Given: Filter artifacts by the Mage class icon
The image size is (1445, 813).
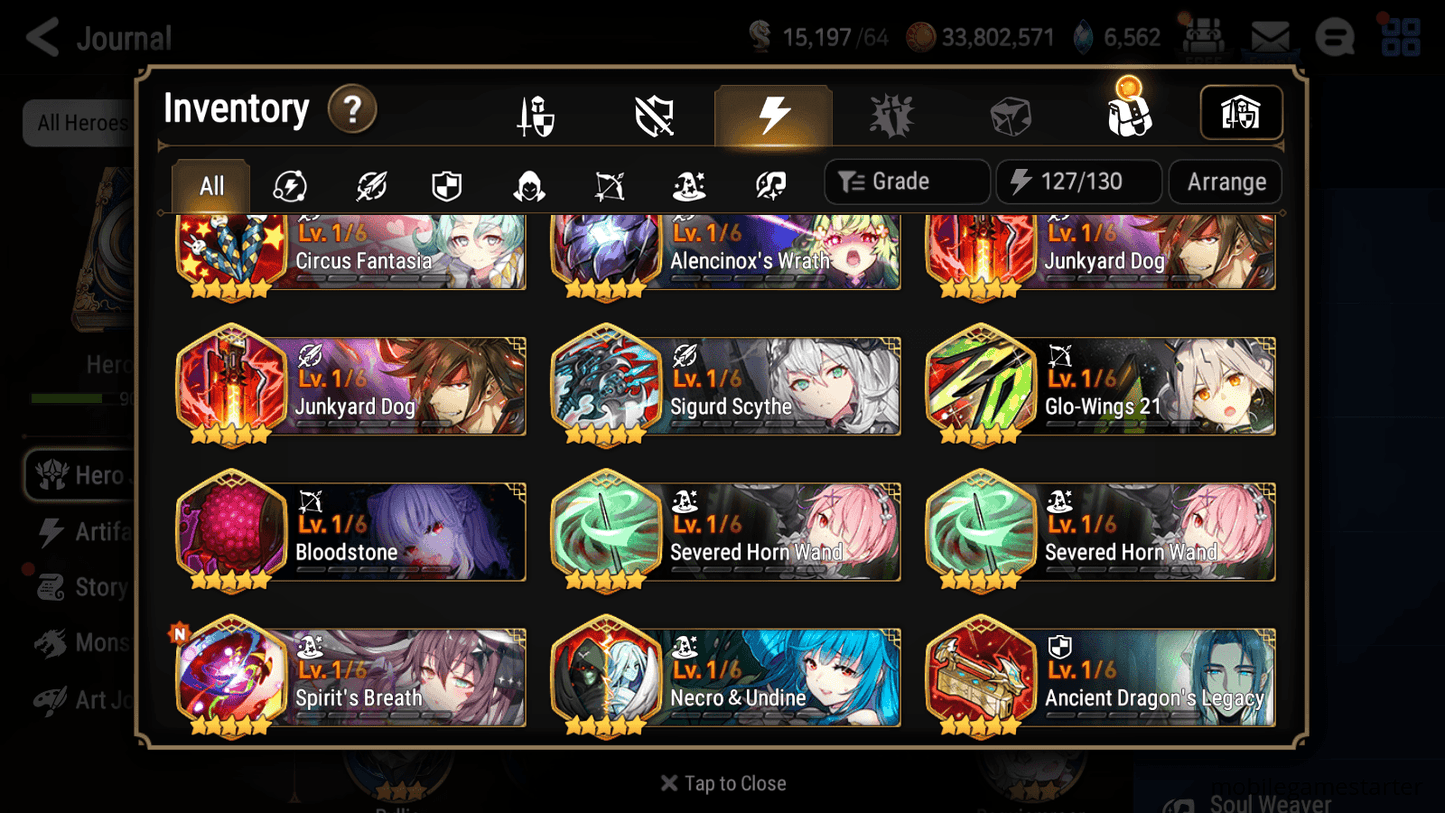Looking at the screenshot, I should pyautogui.click(x=688, y=182).
